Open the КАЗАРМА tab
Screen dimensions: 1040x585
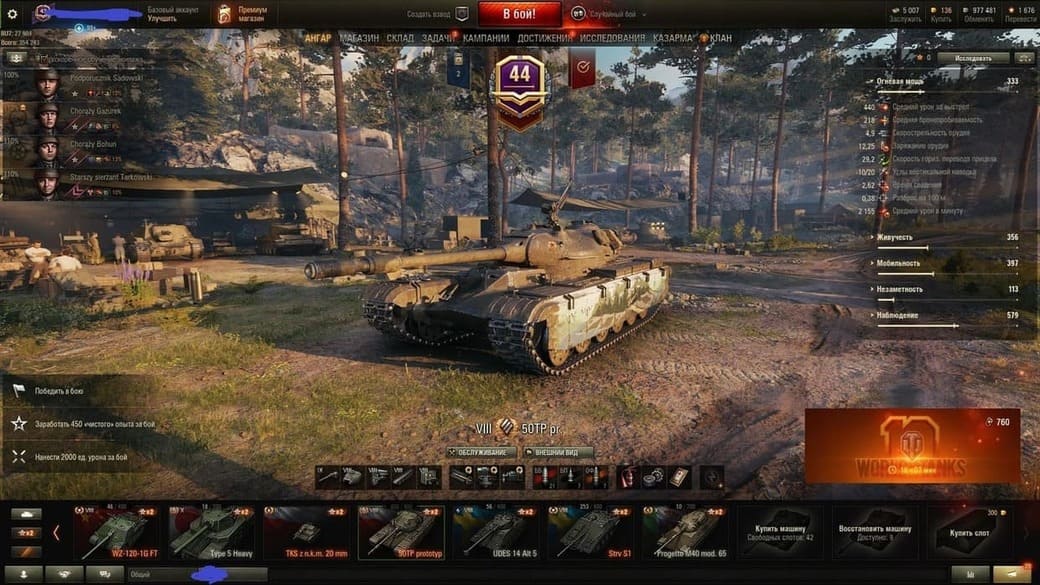click(673, 38)
